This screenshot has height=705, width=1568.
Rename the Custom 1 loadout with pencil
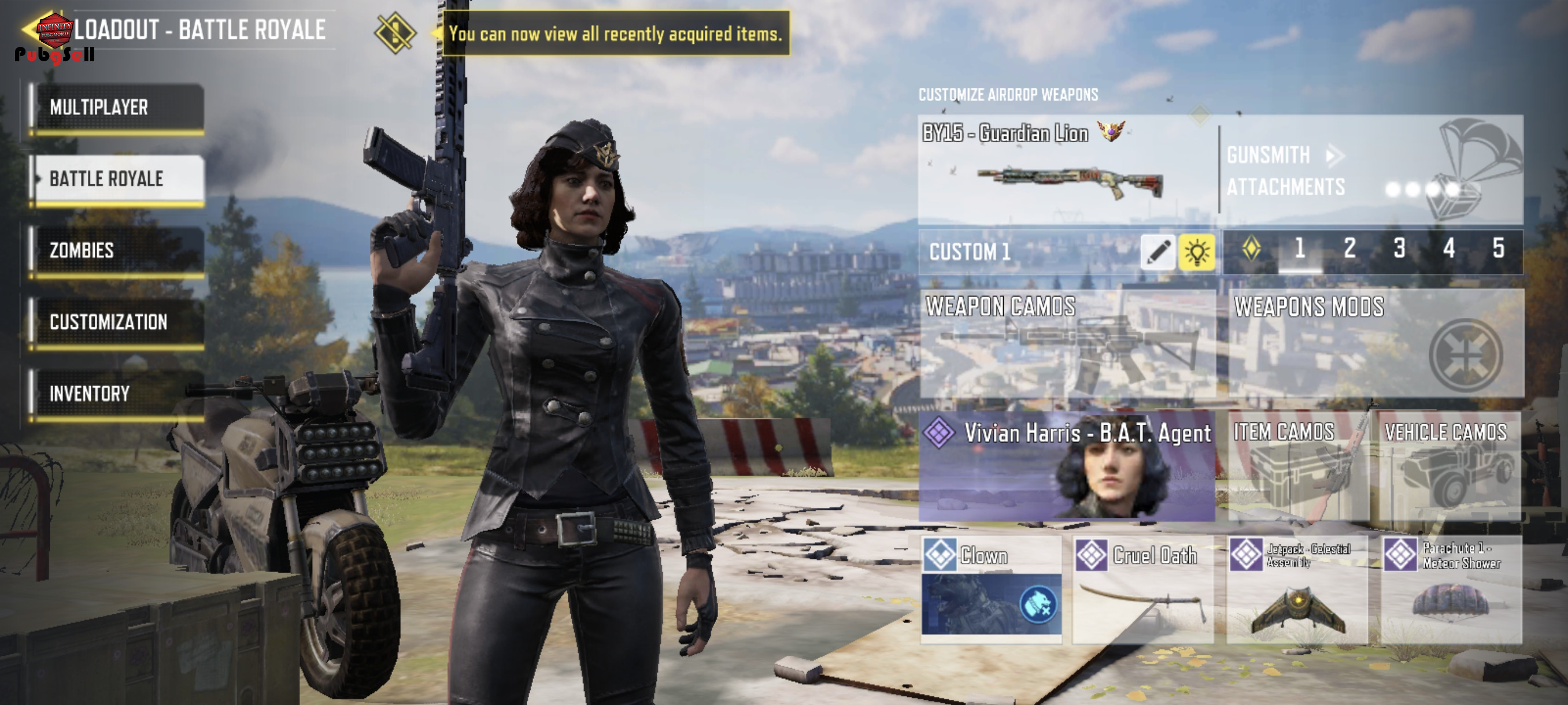pyautogui.click(x=1157, y=252)
